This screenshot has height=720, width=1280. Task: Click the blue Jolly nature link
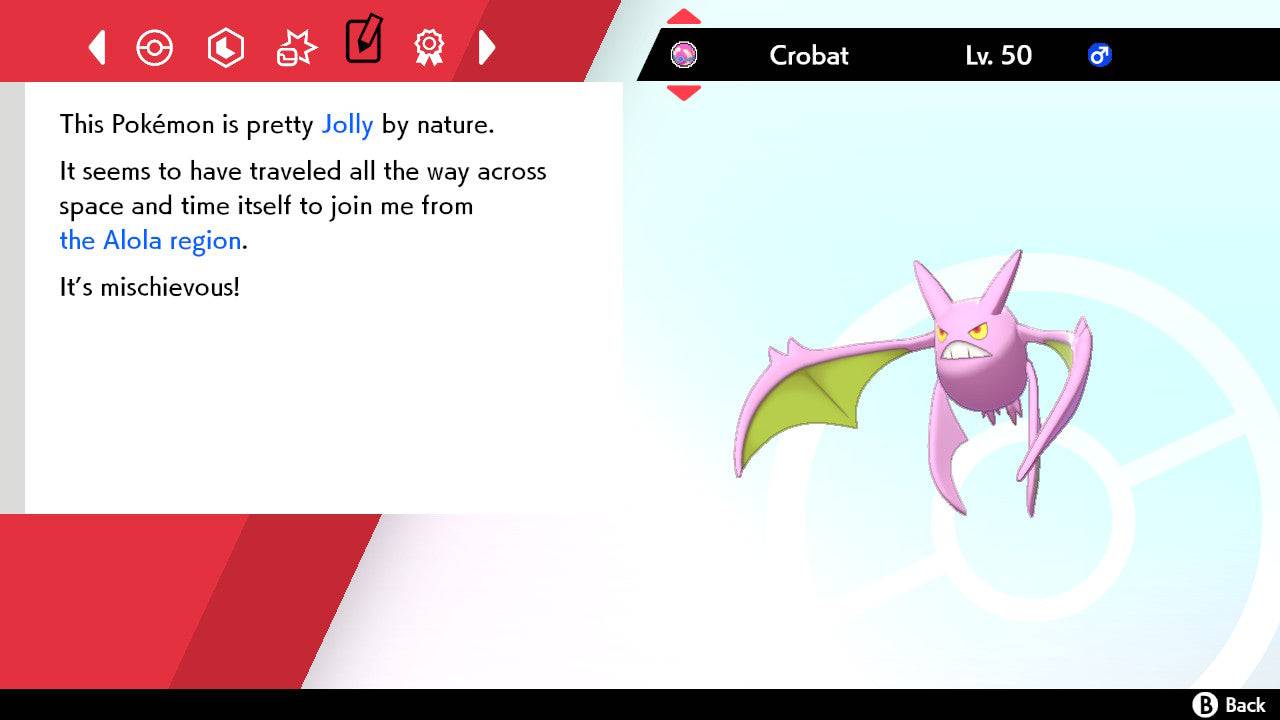(x=347, y=124)
